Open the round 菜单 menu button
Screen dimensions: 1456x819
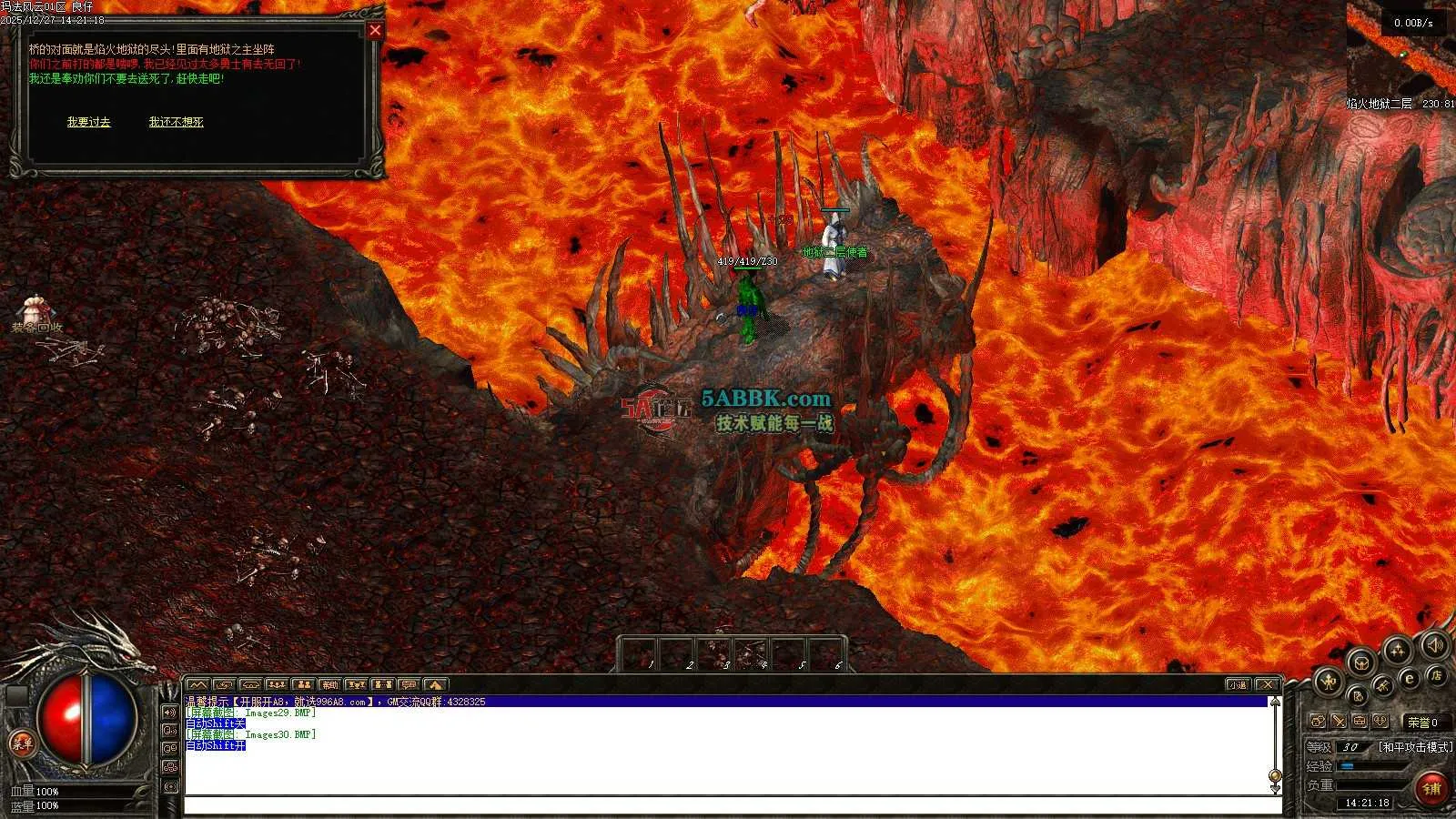[20, 743]
